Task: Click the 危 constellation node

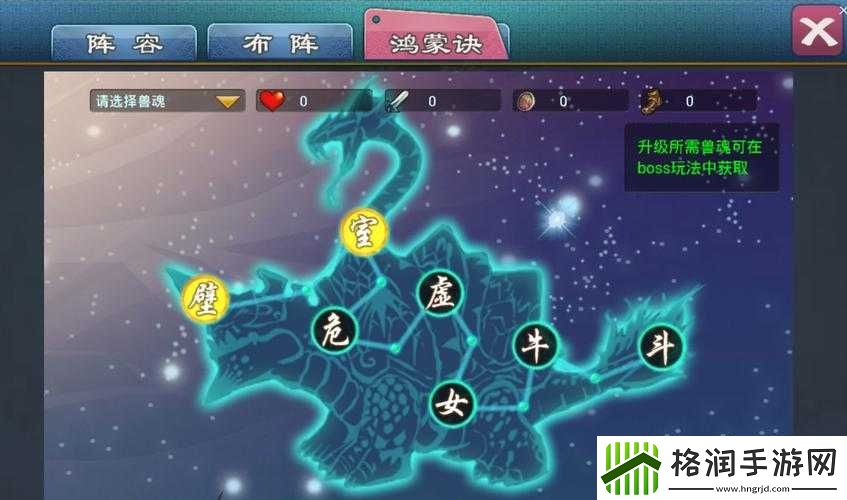Action: click(x=334, y=330)
